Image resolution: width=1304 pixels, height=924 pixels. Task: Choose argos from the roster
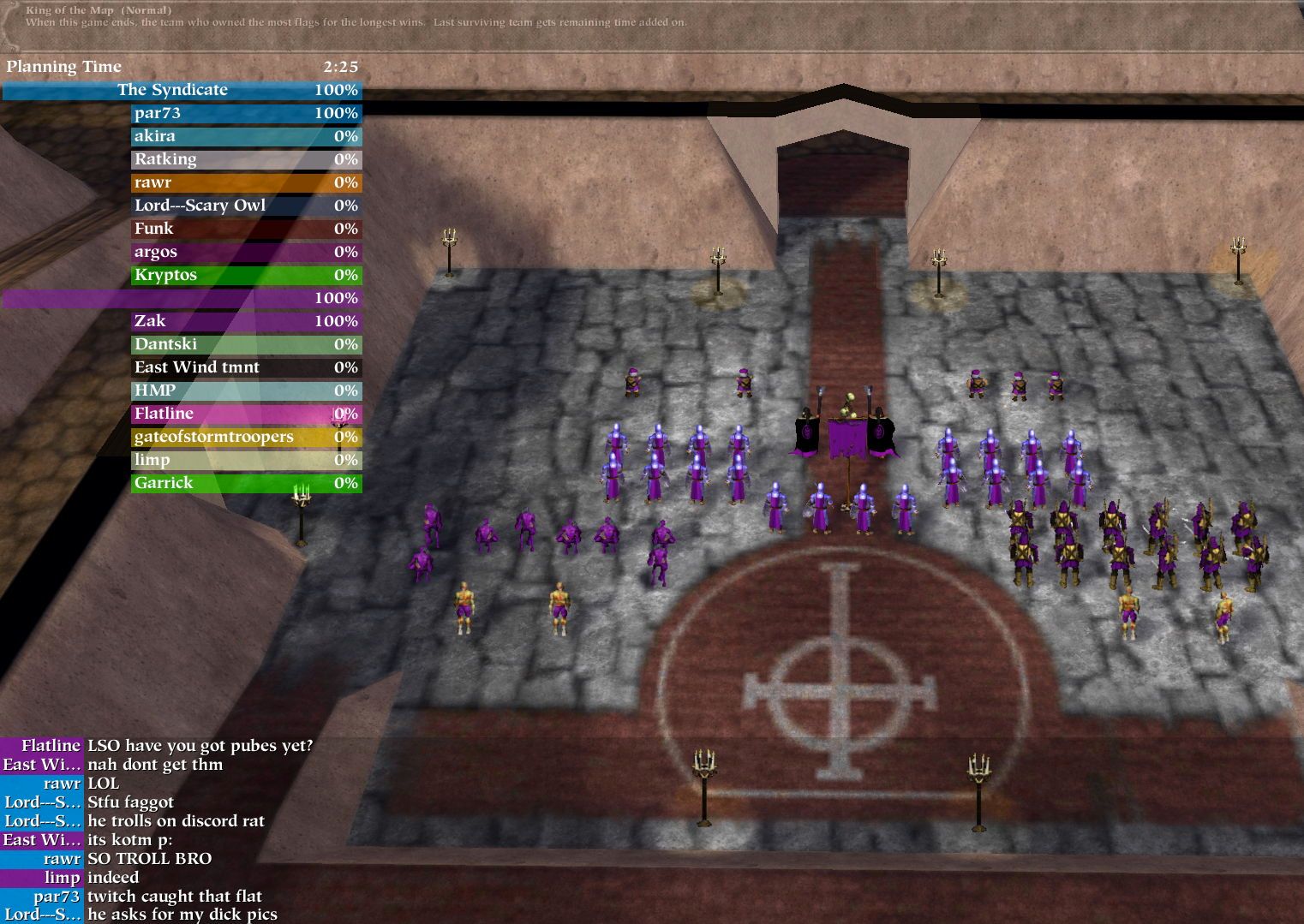[246, 252]
